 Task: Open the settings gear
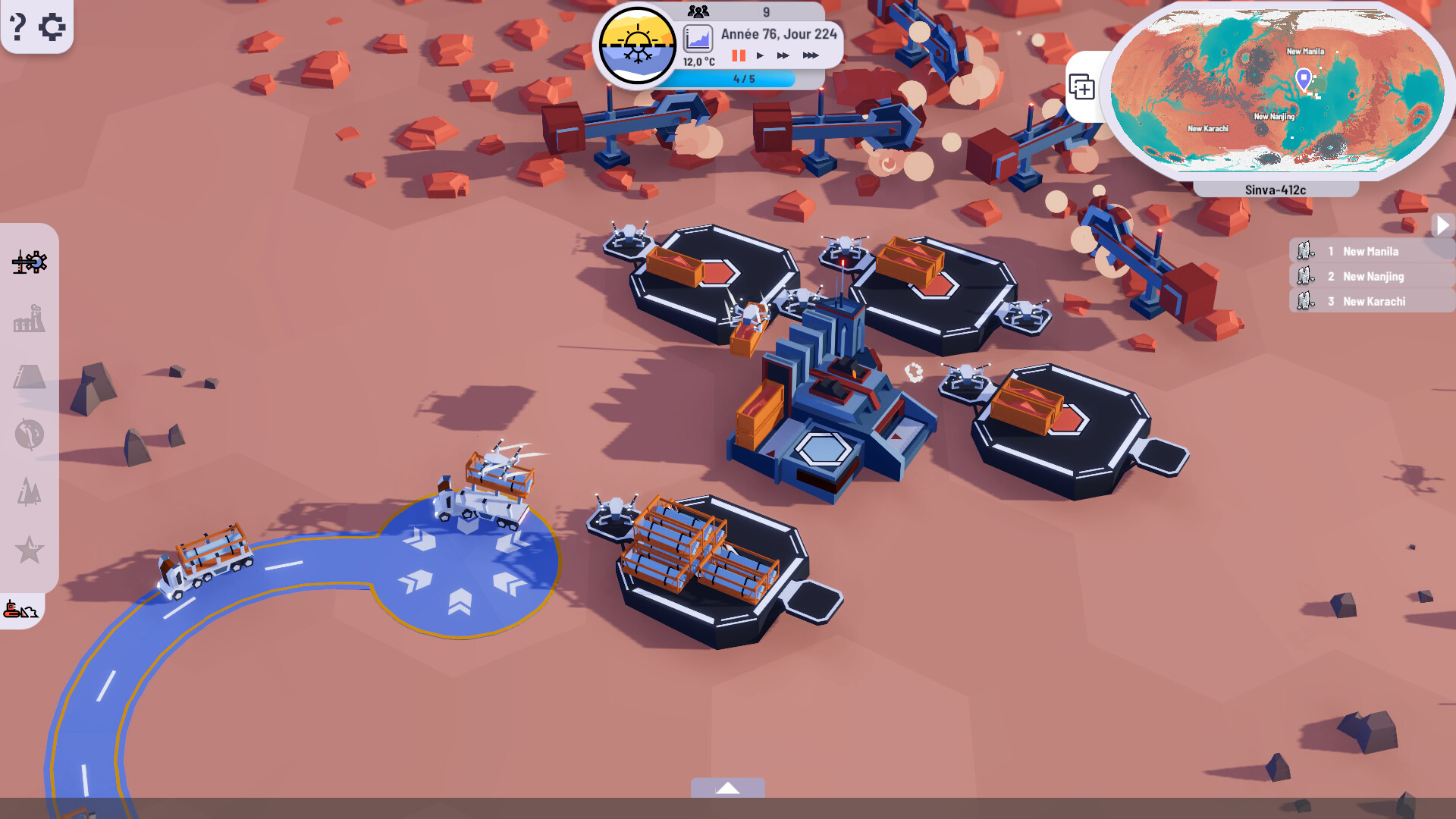pyautogui.click(x=52, y=26)
